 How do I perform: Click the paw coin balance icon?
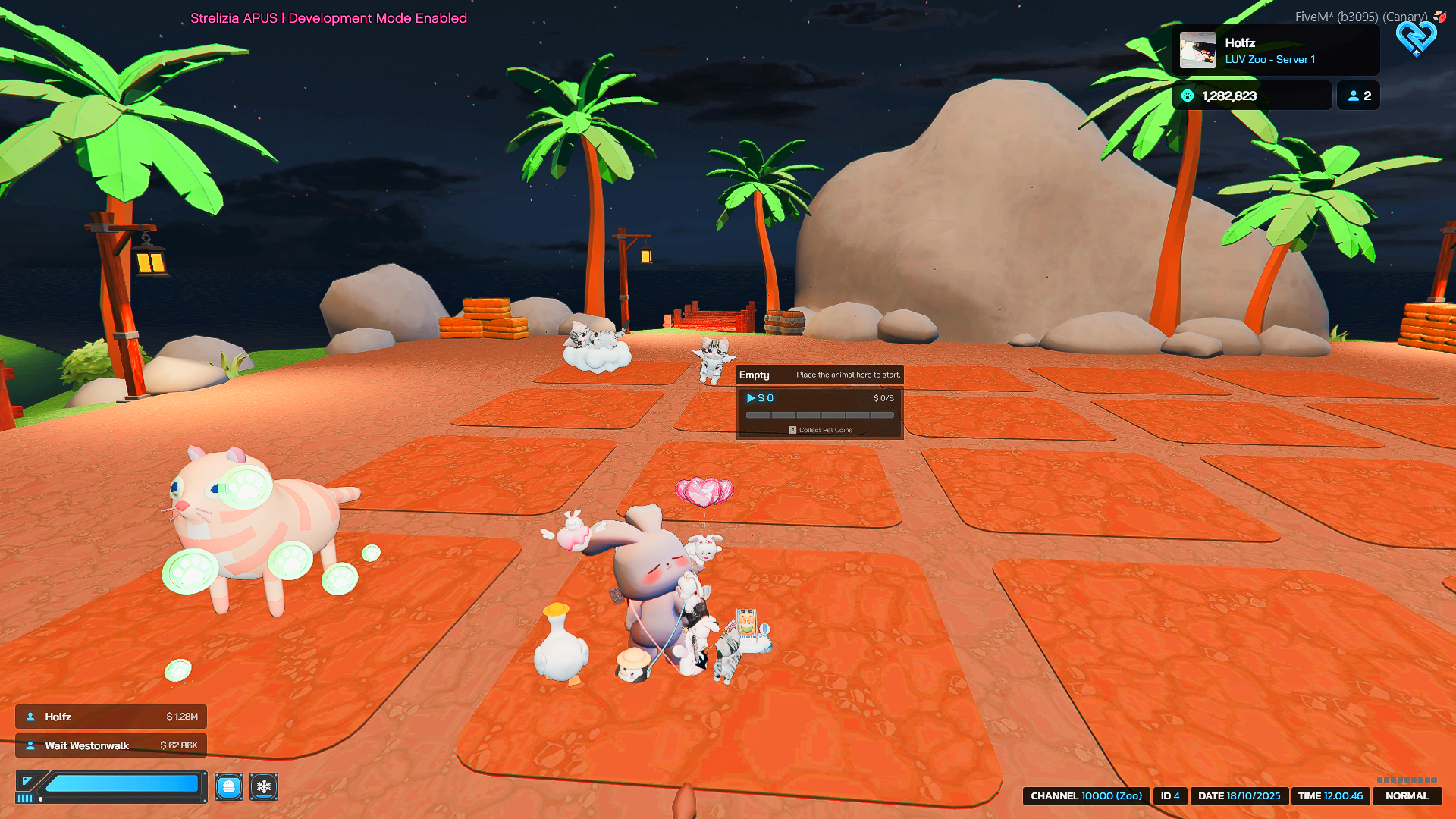(1188, 96)
